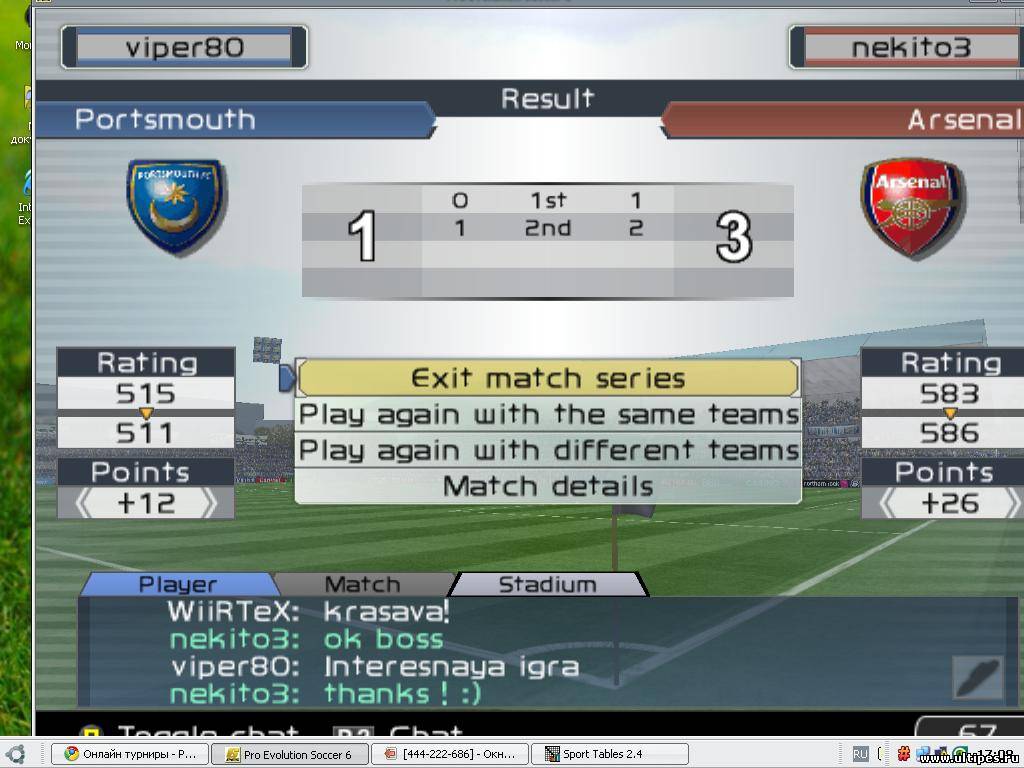Switch to the Match chat tab
The image size is (1024, 768).
tap(362, 584)
